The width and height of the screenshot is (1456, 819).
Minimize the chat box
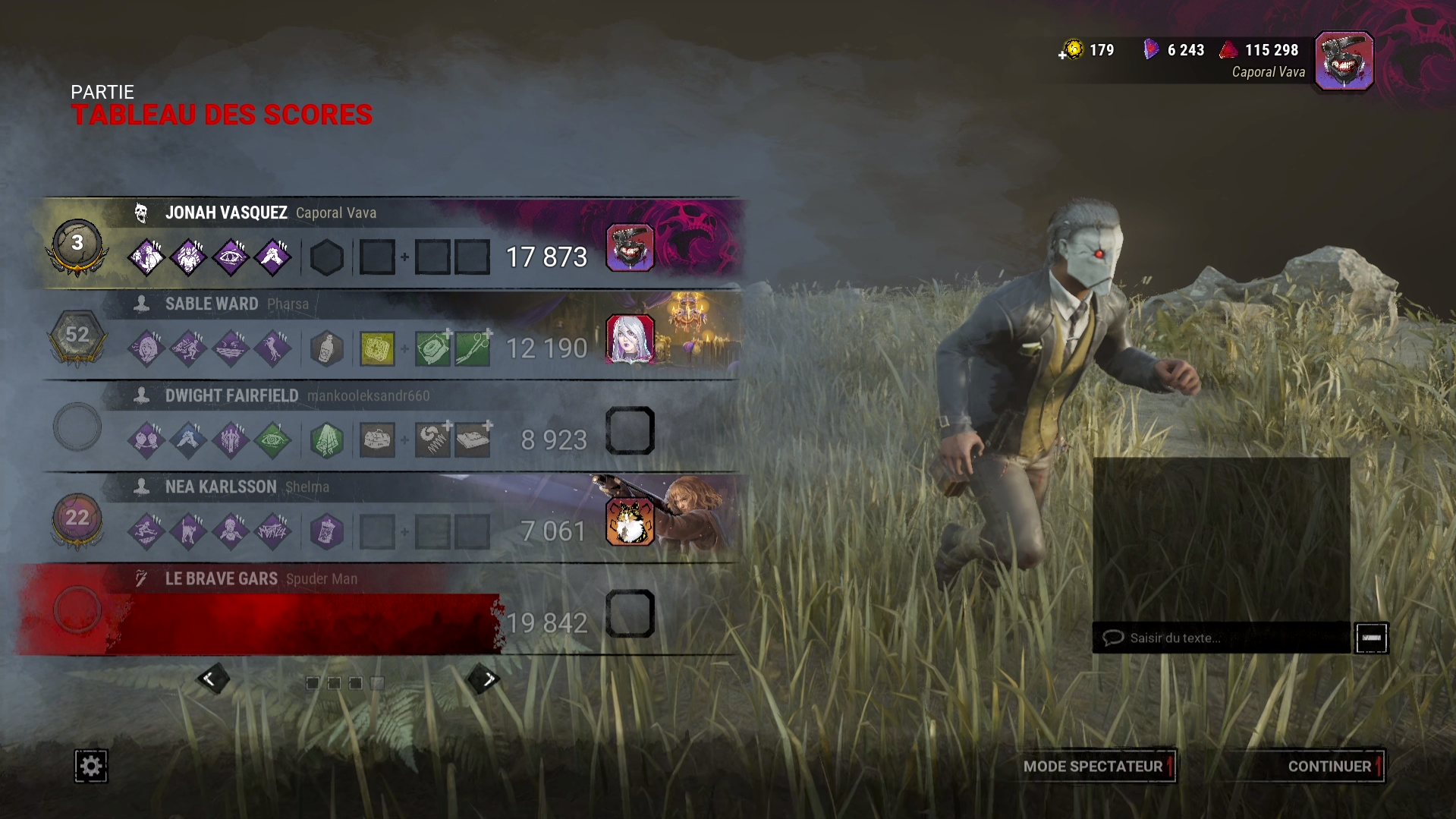[x=1371, y=638]
